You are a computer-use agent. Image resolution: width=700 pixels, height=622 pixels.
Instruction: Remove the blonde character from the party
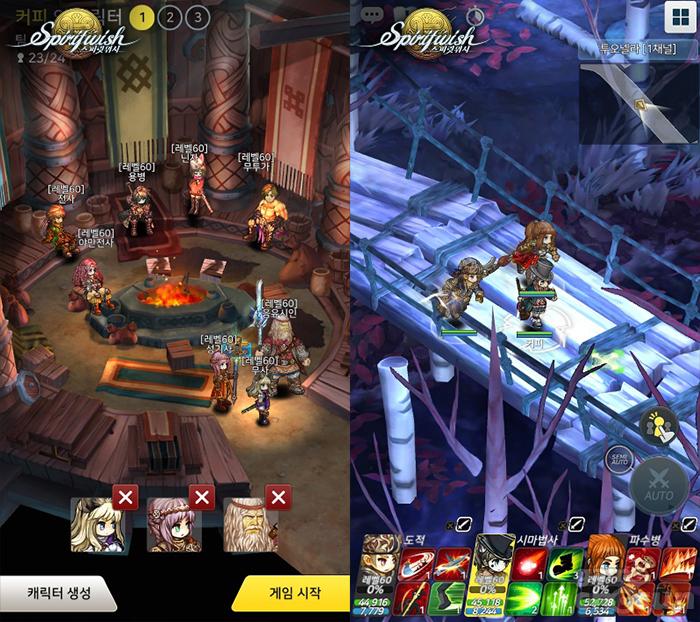[x=125, y=497]
